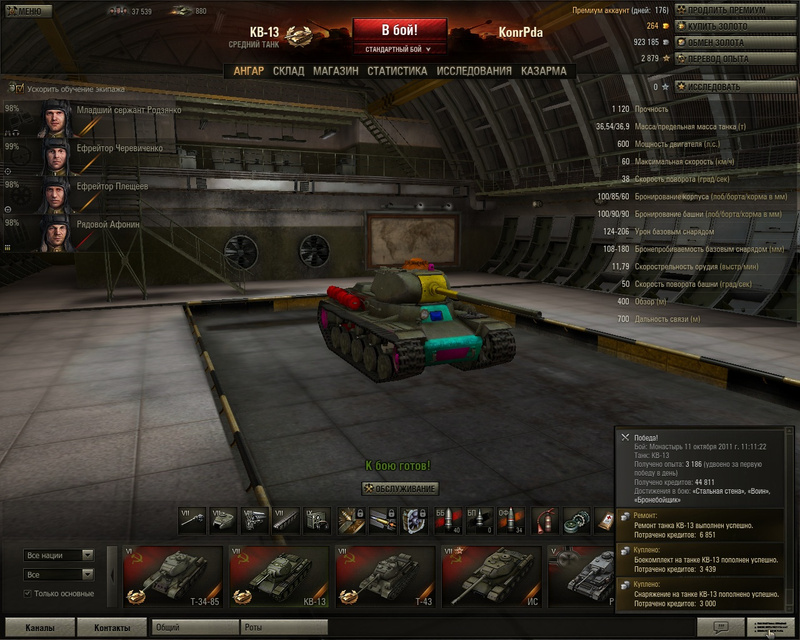The width and height of the screenshot is (800, 640).
Task: Open ПЕРЕВОД ОПЫТА conversion
Action: coord(736,58)
